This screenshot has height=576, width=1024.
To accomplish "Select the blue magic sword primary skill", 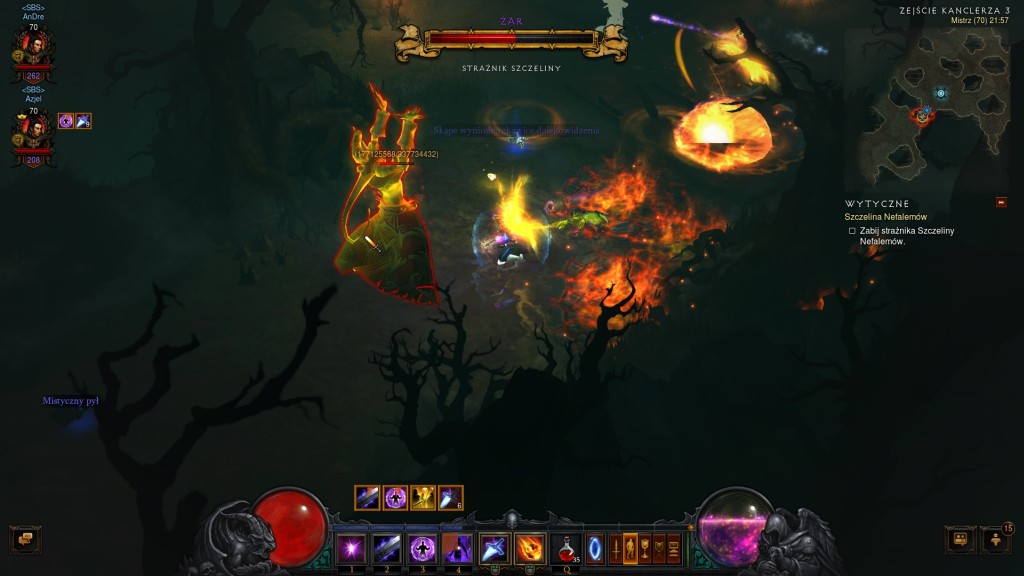I will 494,548.
